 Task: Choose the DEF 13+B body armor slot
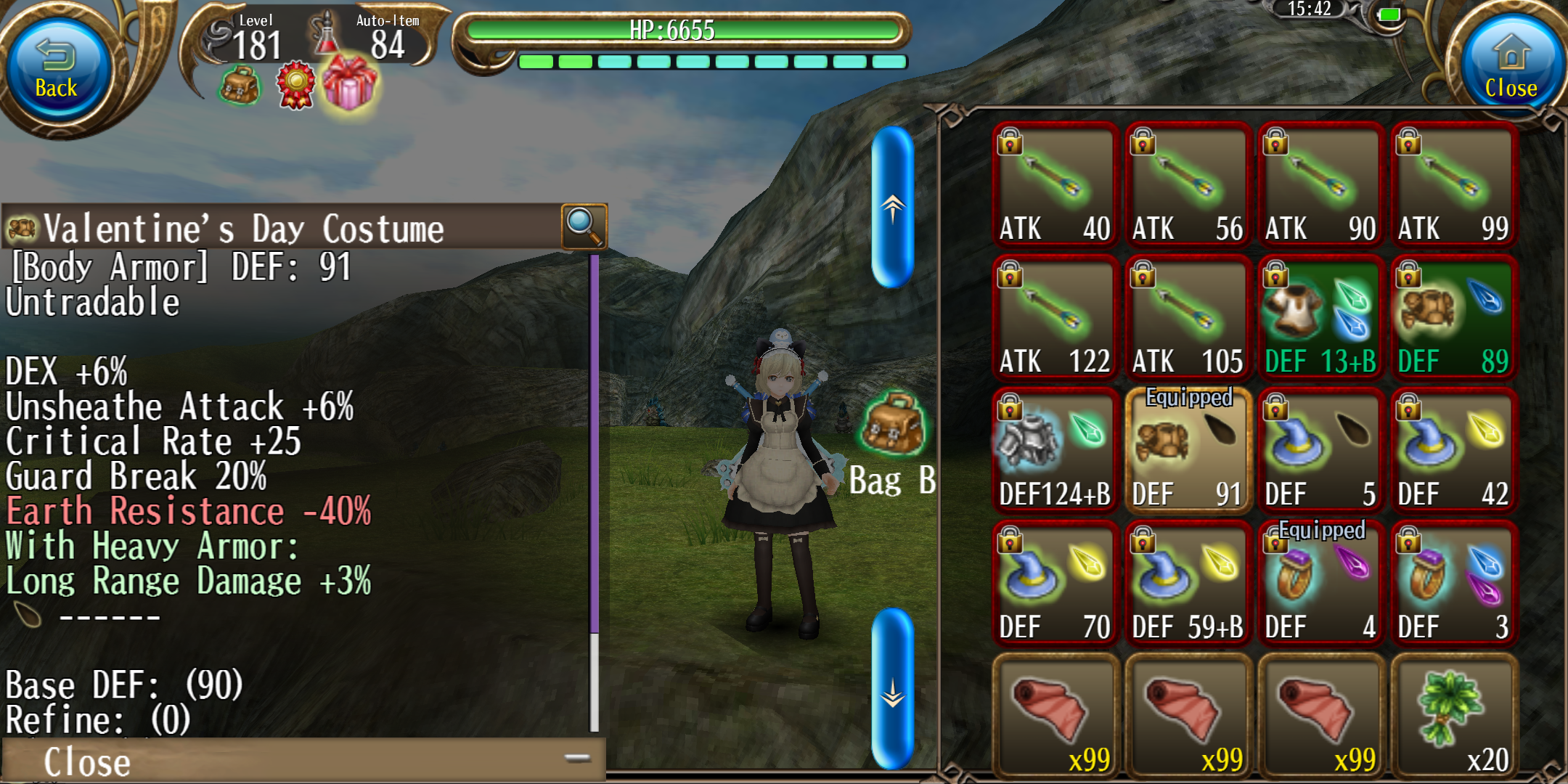tap(1320, 319)
